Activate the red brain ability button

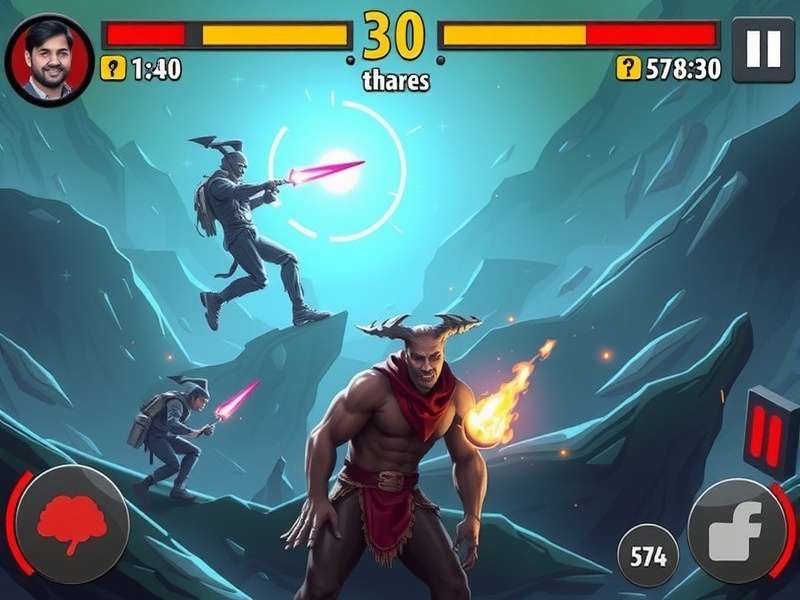pos(72,523)
